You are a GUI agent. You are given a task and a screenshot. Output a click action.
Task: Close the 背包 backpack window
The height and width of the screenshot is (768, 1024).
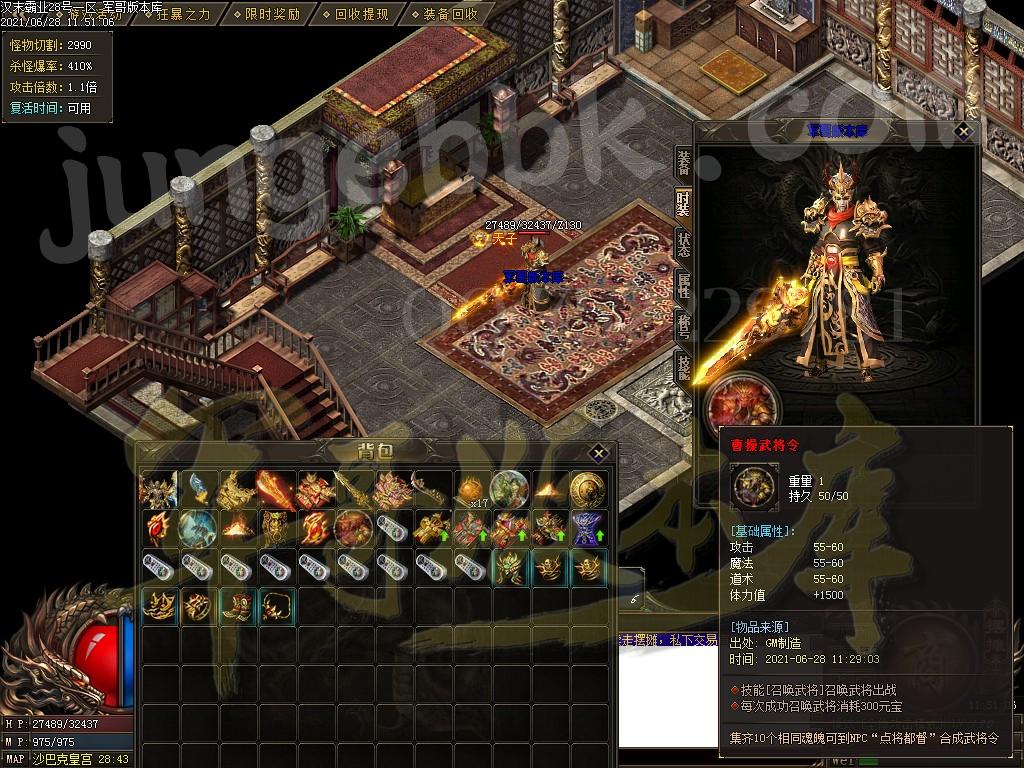pyautogui.click(x=597, y=452)
